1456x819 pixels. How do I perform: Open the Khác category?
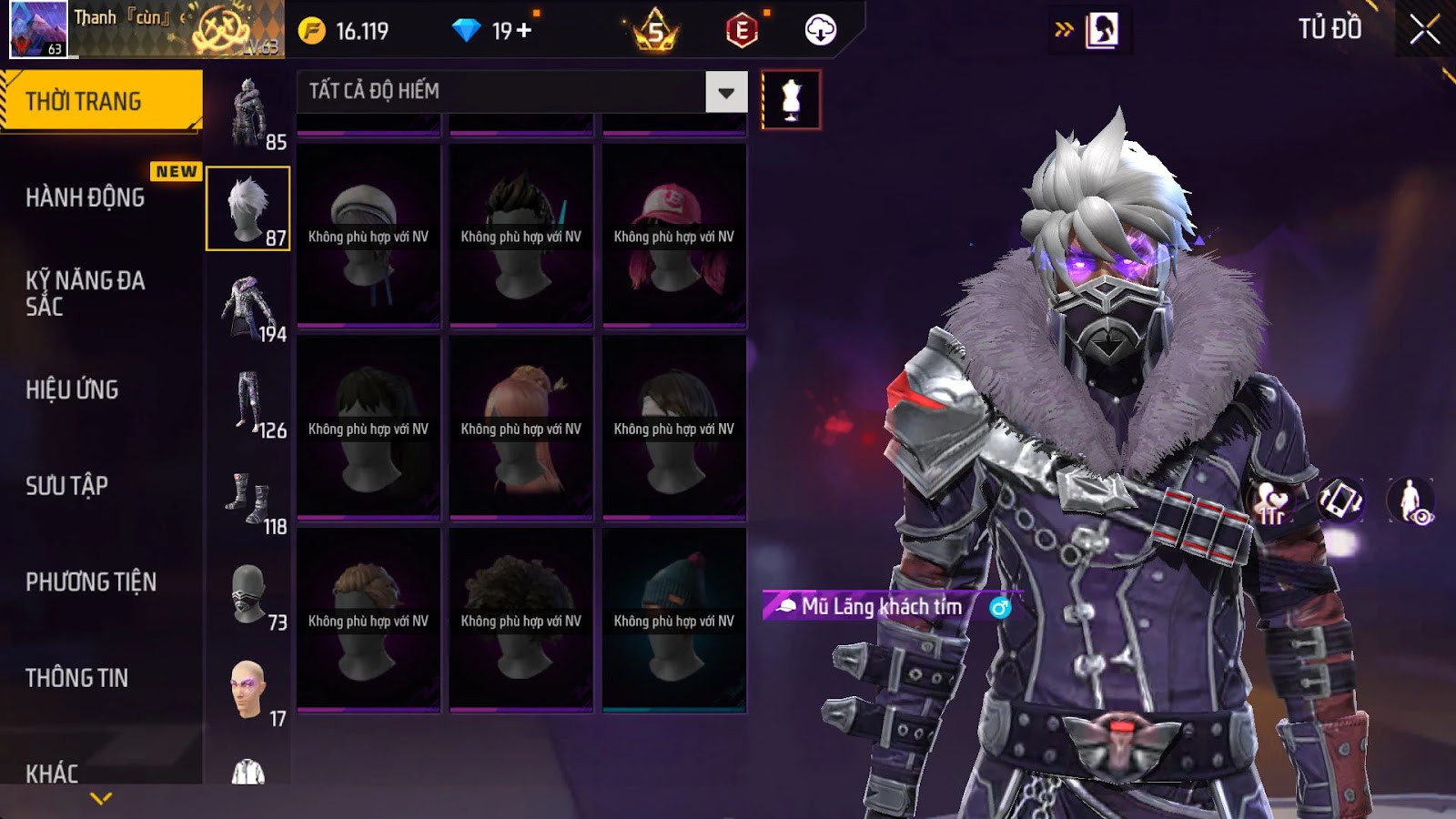(x=52, y=773)
